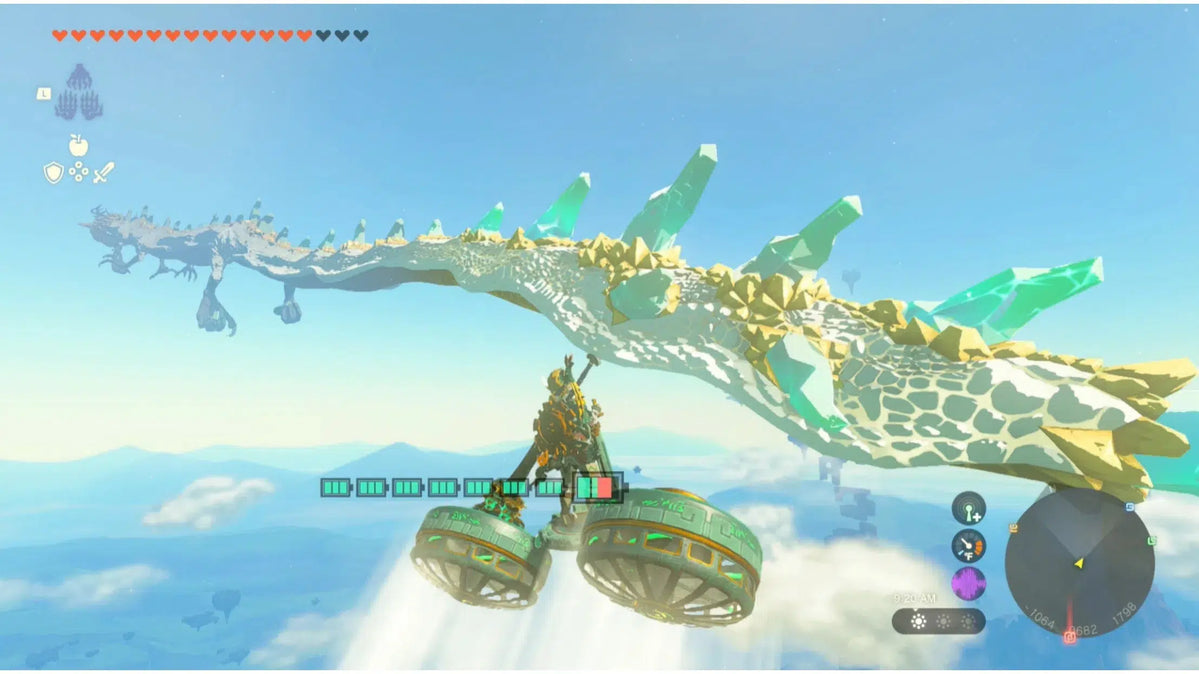1199x674 pixels.
Task: Select the purple noise meter icon
Action: click(968, 584)
